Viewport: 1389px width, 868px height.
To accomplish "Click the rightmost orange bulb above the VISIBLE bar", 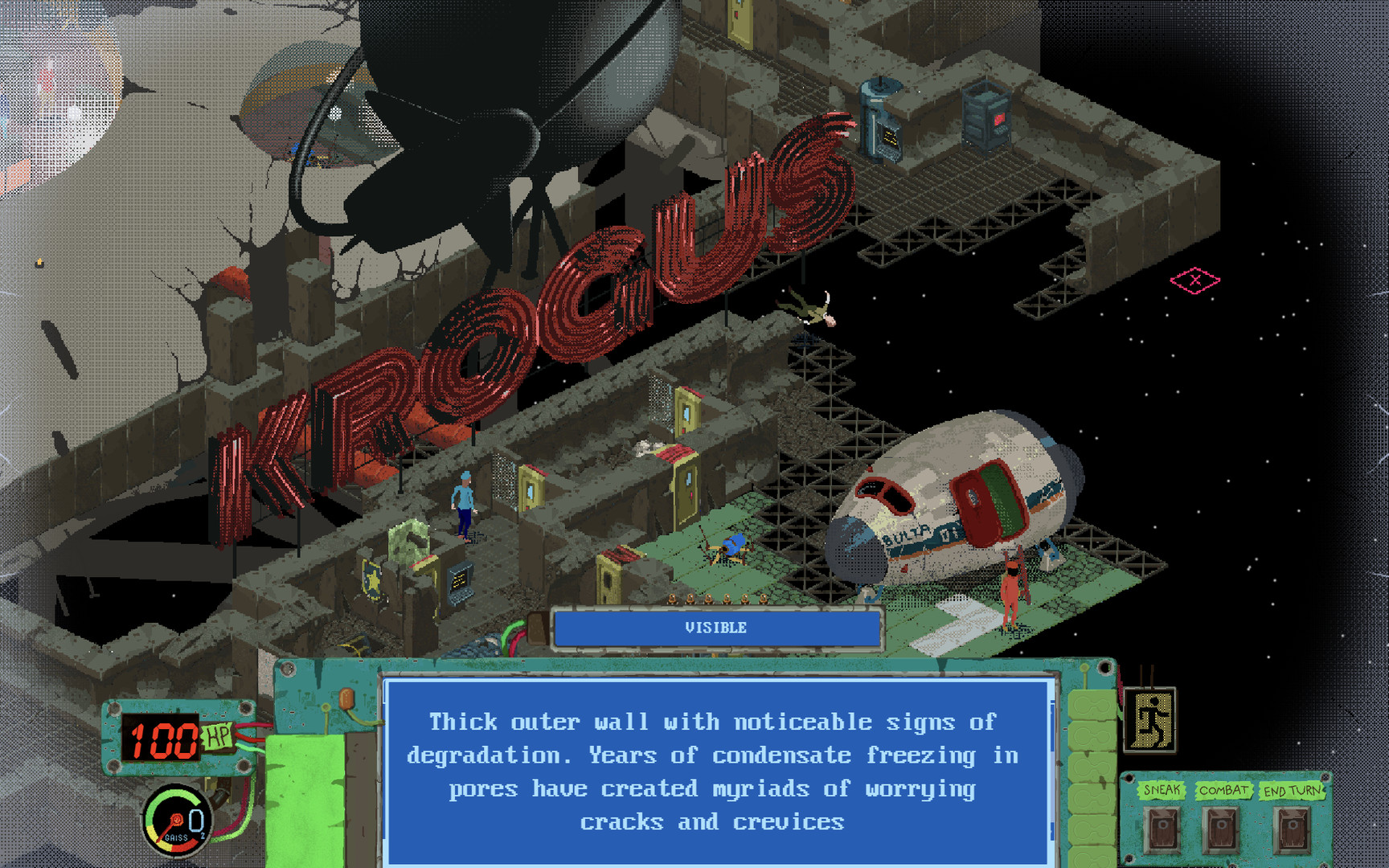I will pos(764,598).
